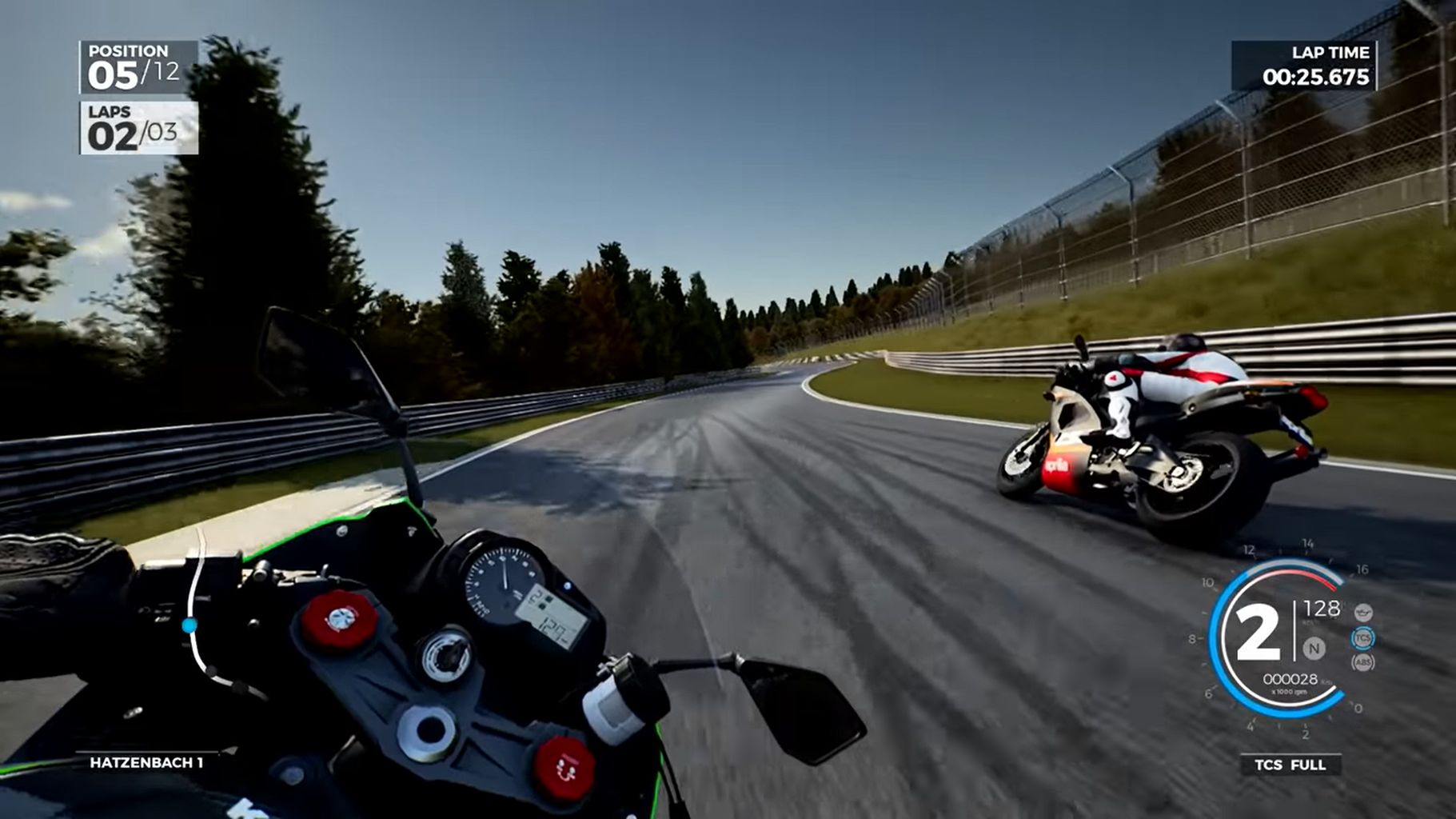Toggle ABS off using its badge
Image resolution: width=1456 pixels, height=819 pixels.
pyautogui.click(x=1364, y=662)
